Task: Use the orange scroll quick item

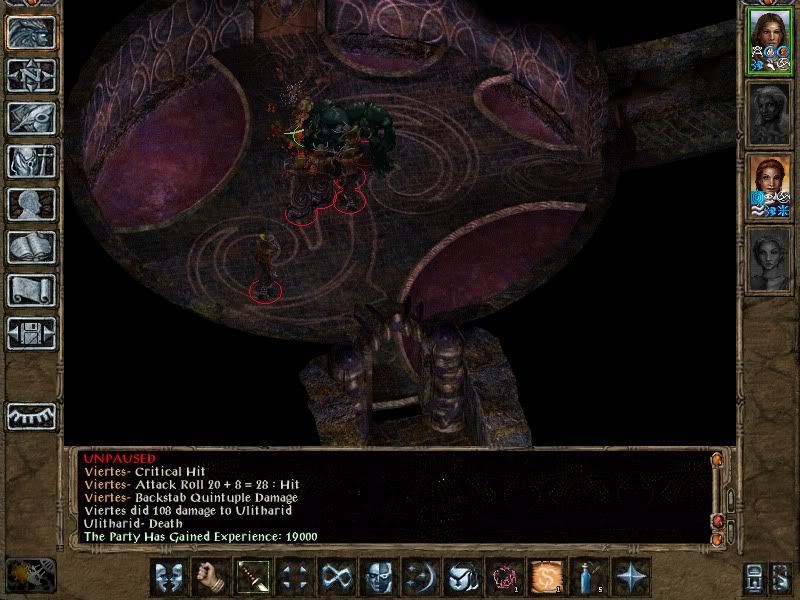Action: [x=546, y=577]
